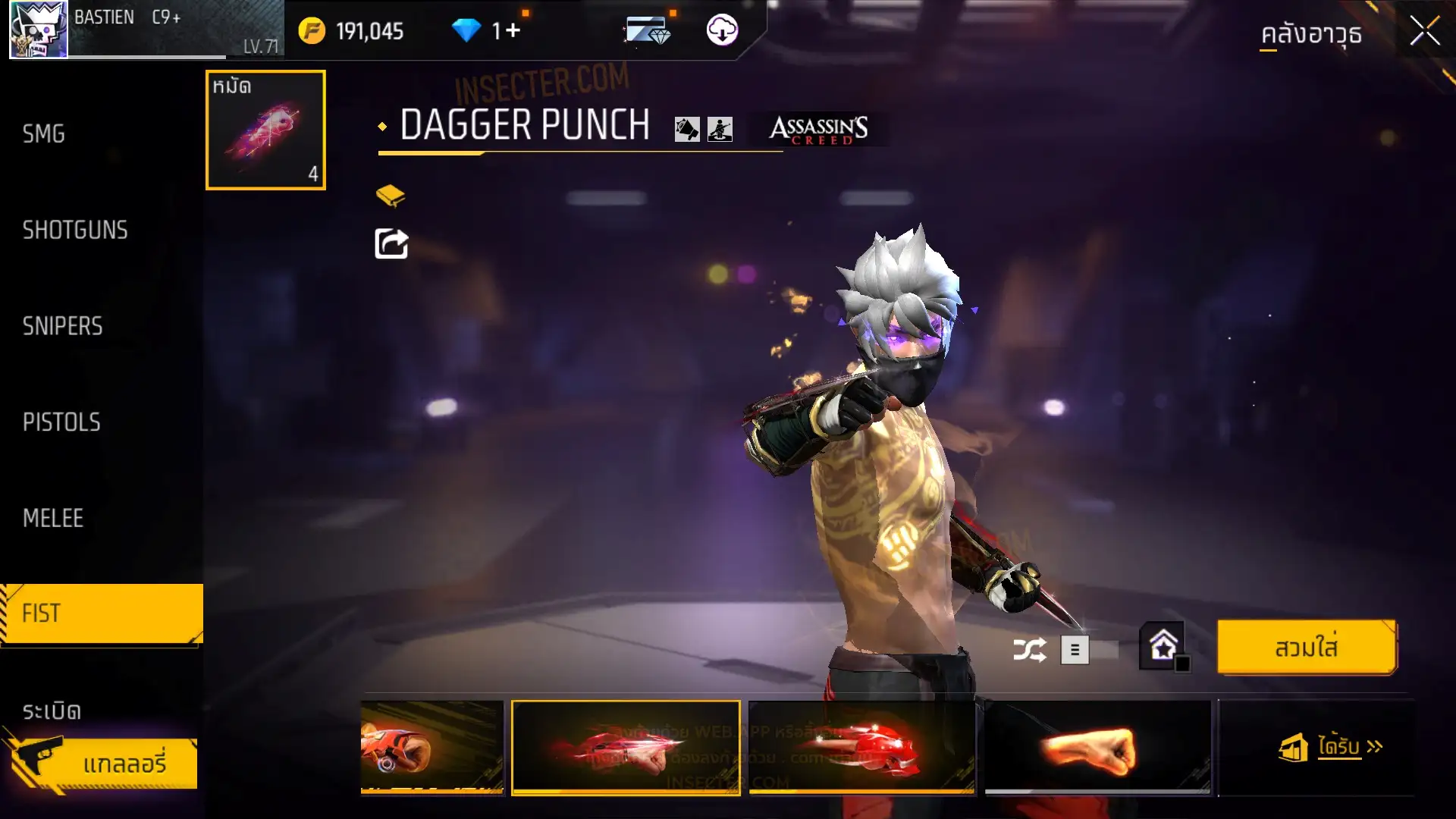The image size is (1456, 819).
Task: Equip skin with the สวมใส่ button
Action: coord(1306,648)
